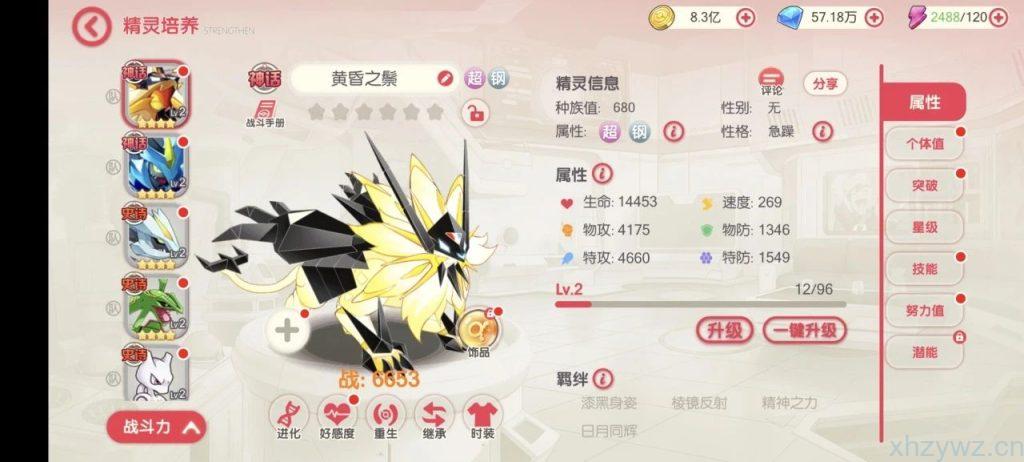Open the 分享 share button
The height and width of the screenshot is (462, 1024).
[x=825, y=84]
